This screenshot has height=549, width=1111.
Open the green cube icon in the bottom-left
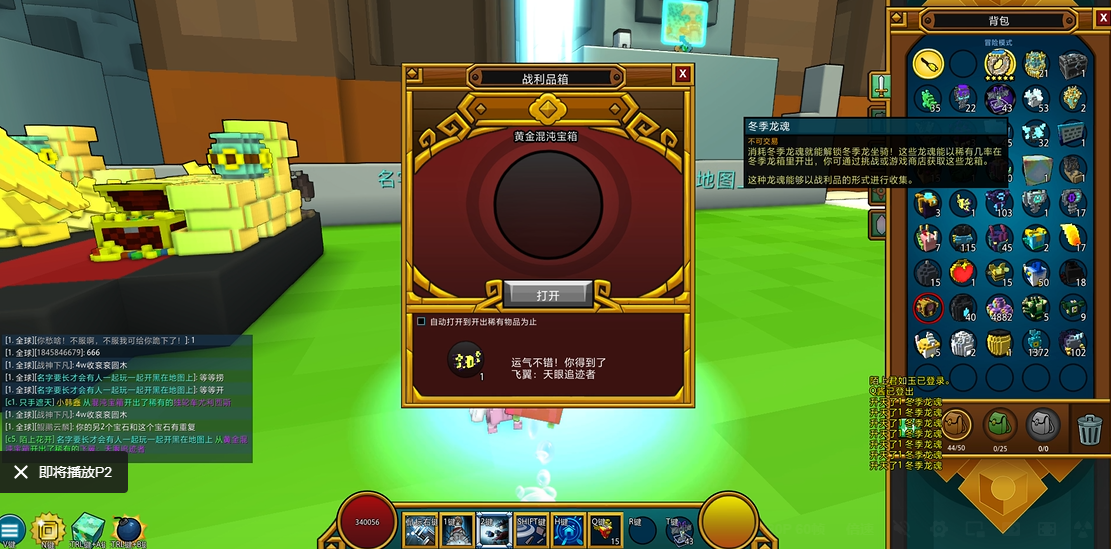coord(88,529)
